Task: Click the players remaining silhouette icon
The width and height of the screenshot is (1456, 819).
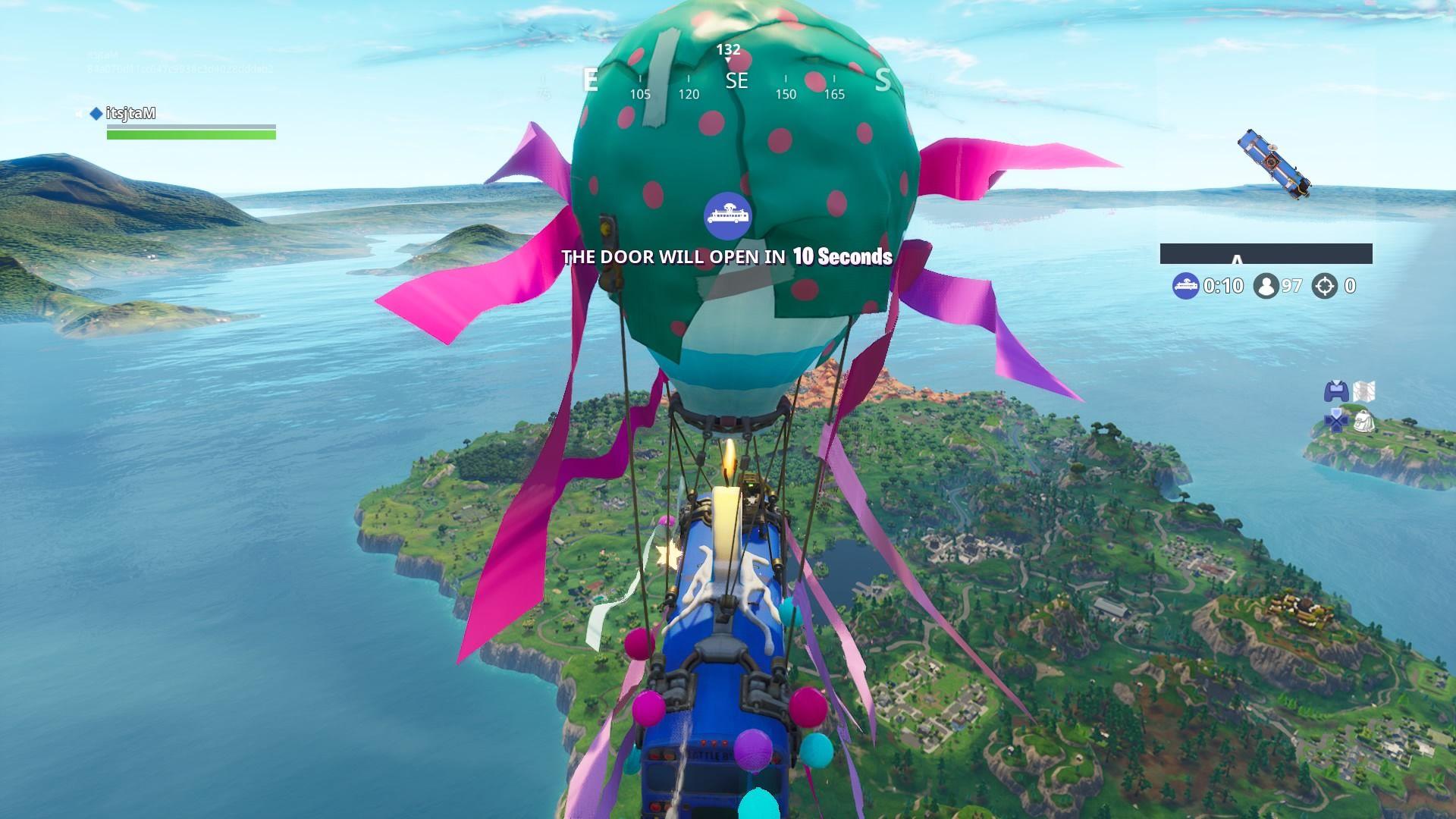Action: 1266,286
